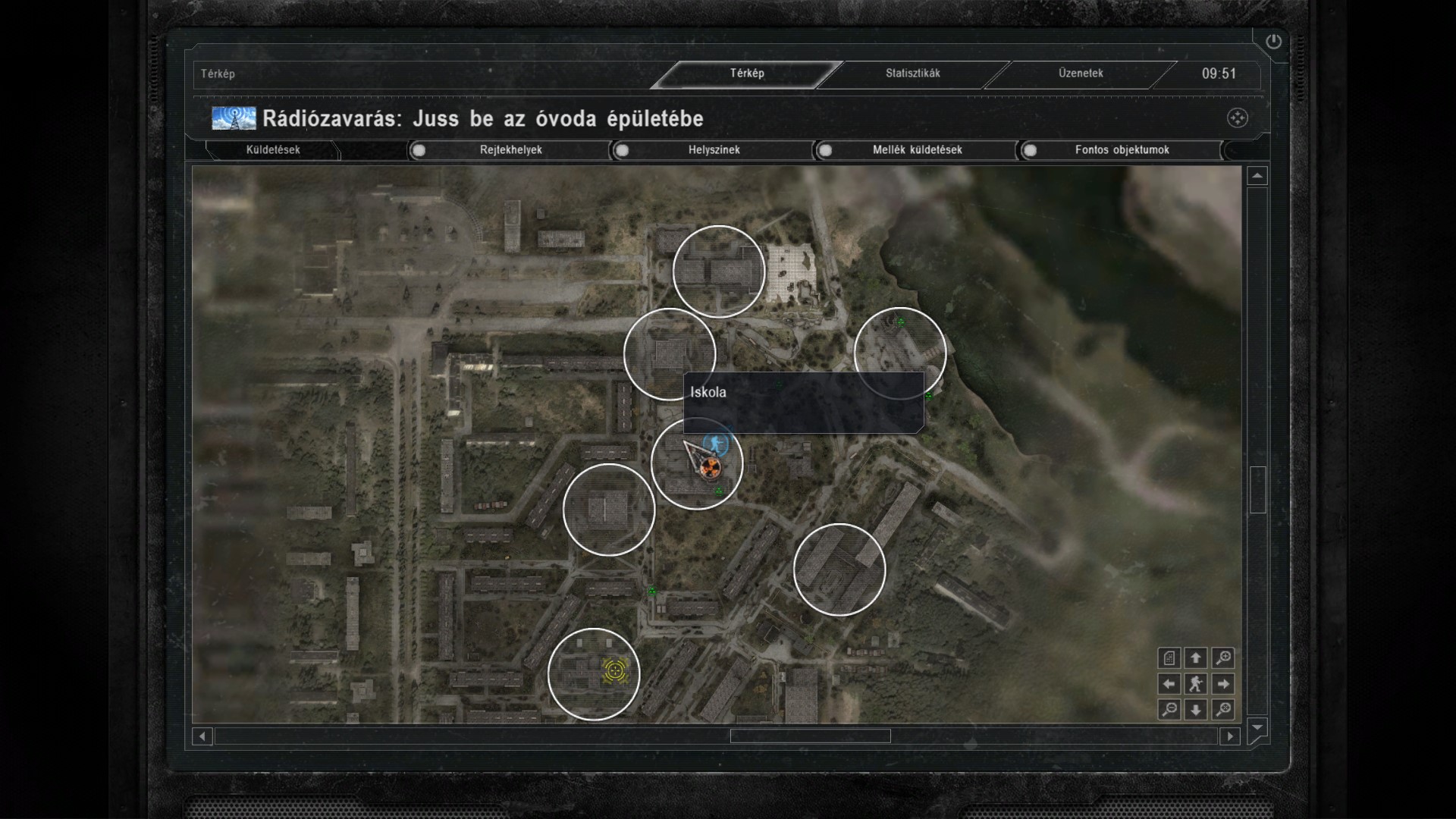Pan the map left with the arrow button
The height and width of the screenshot is (819, 1456).
(1169, 684)
